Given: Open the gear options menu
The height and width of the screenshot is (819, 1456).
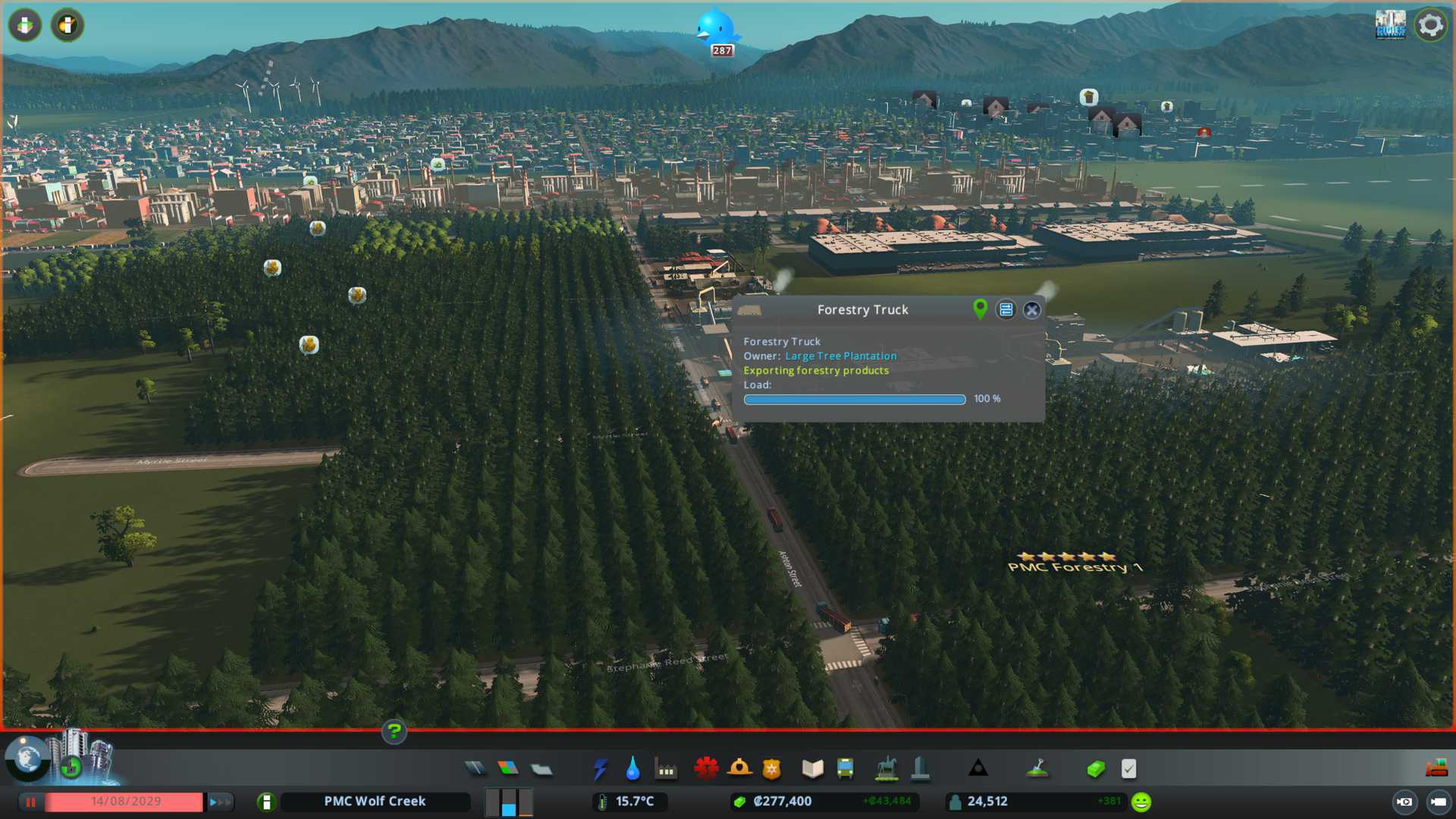Looking at the screenshot, I should coord(1430,26).
